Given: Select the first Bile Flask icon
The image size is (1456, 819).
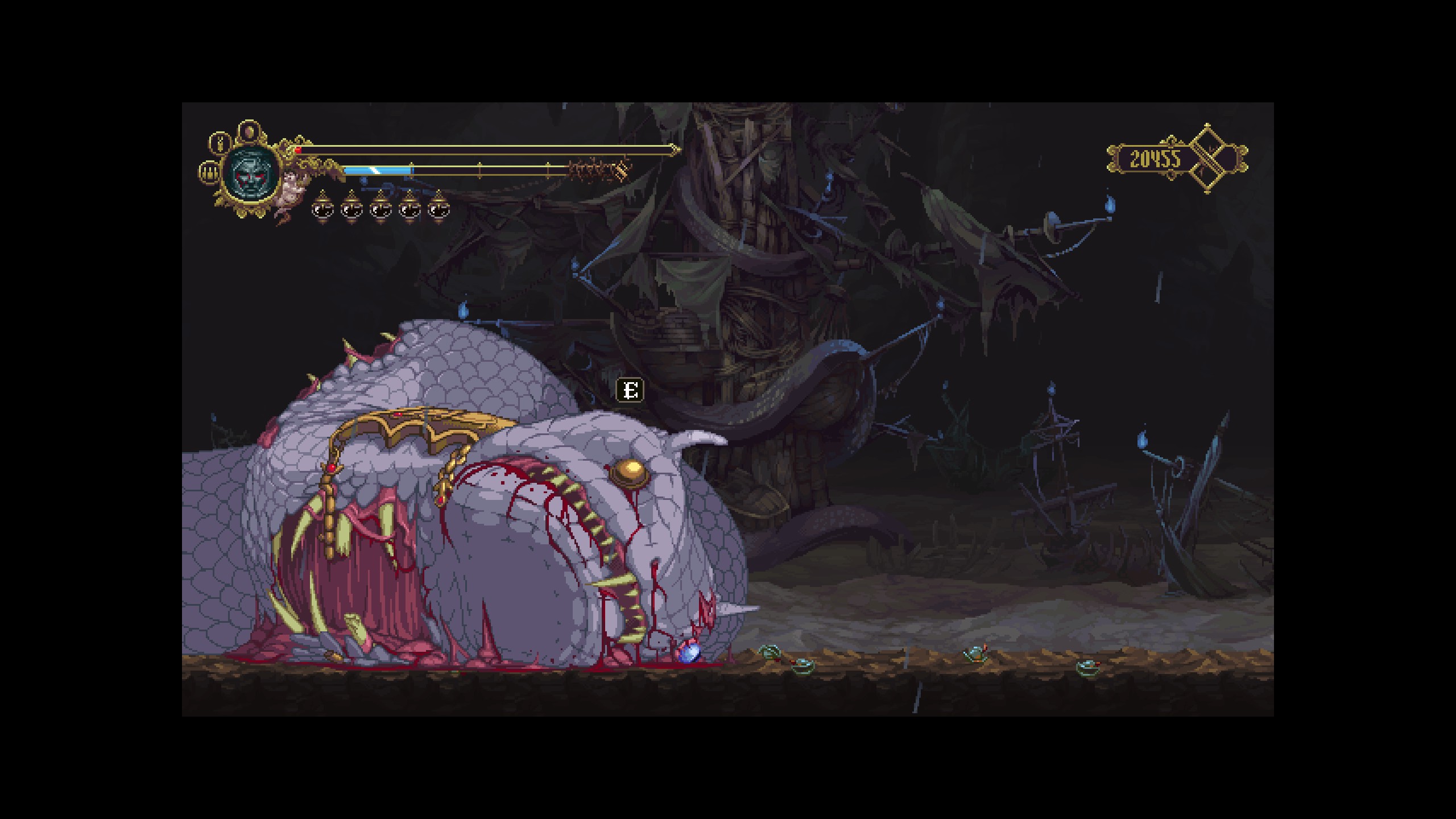Looking at the screenshot, I should pyautogui.click(x=322, y=210).
